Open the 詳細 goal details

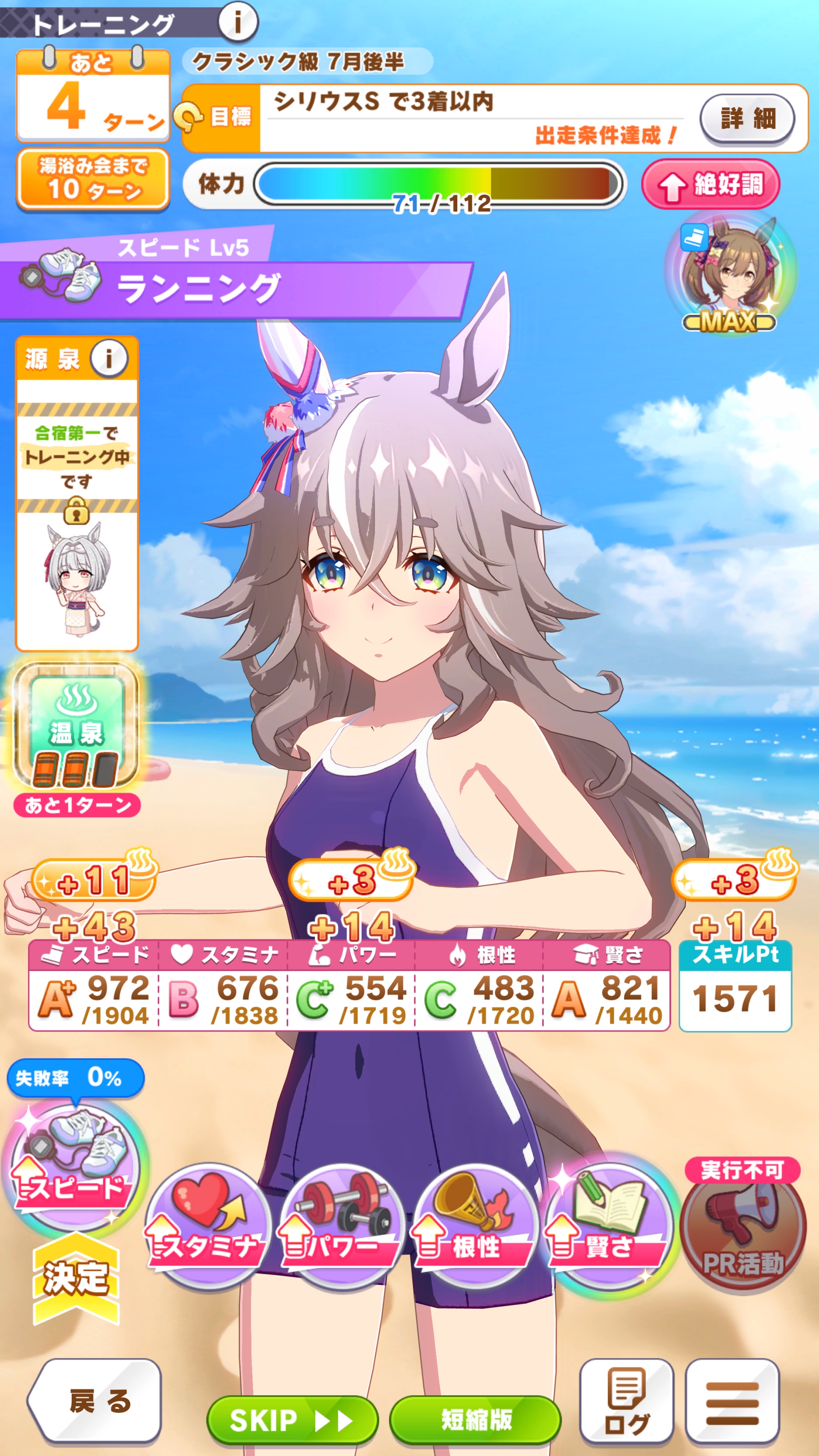(747, 119)
